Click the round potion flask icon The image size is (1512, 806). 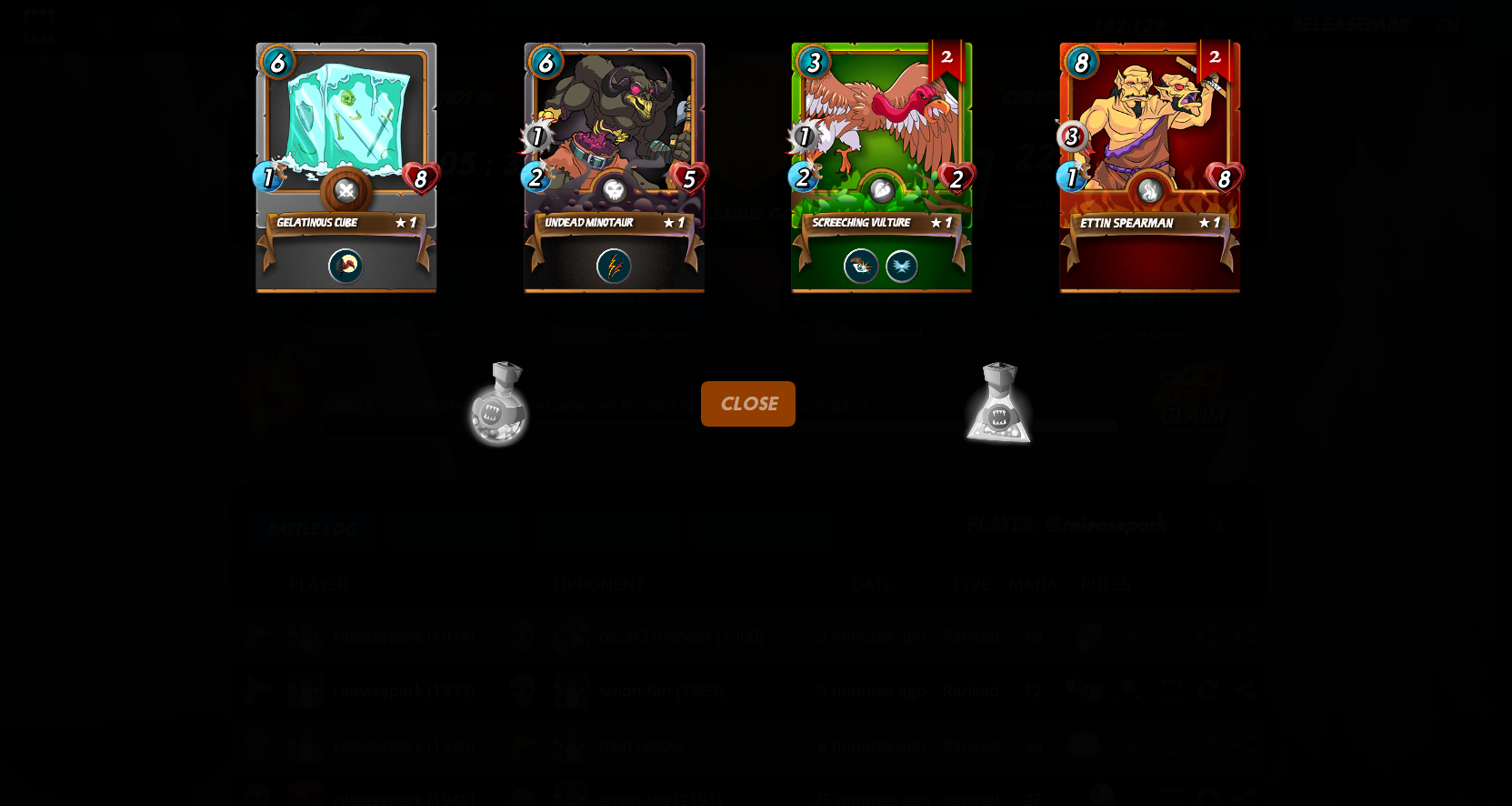point(497,405)
